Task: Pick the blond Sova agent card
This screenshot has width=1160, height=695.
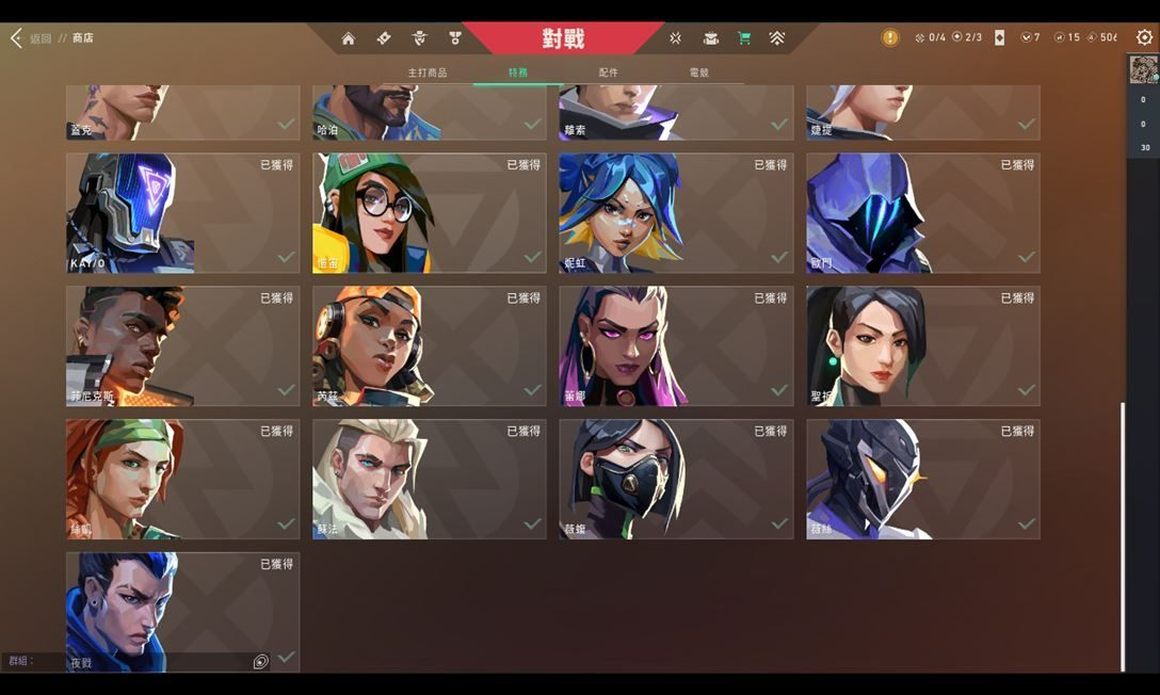Action: [429, 479]
